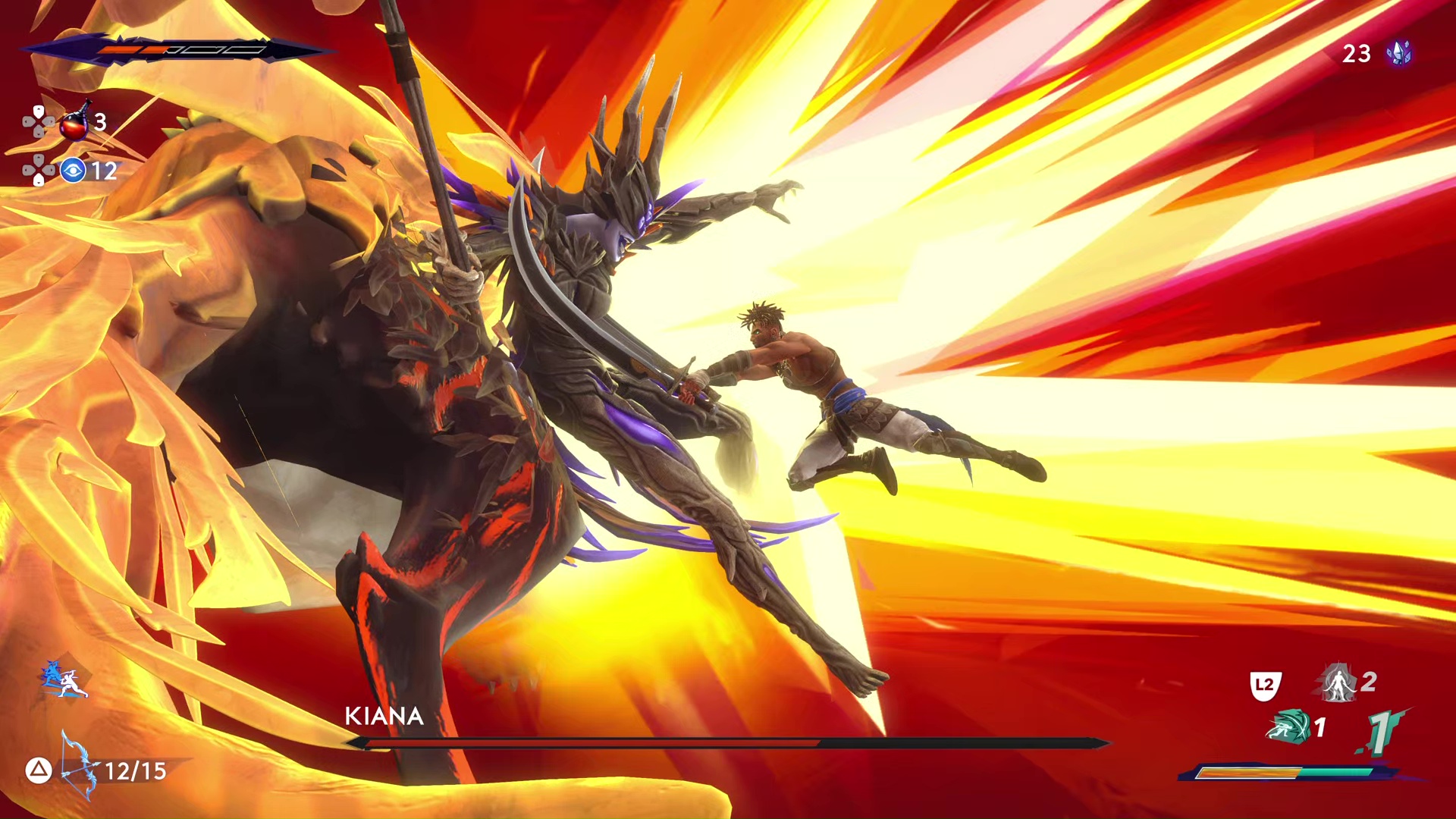Click the time crystal currency icon
Image resolution: width=1456 pixels, height=819 pixels.
(x=1398, y=53)
